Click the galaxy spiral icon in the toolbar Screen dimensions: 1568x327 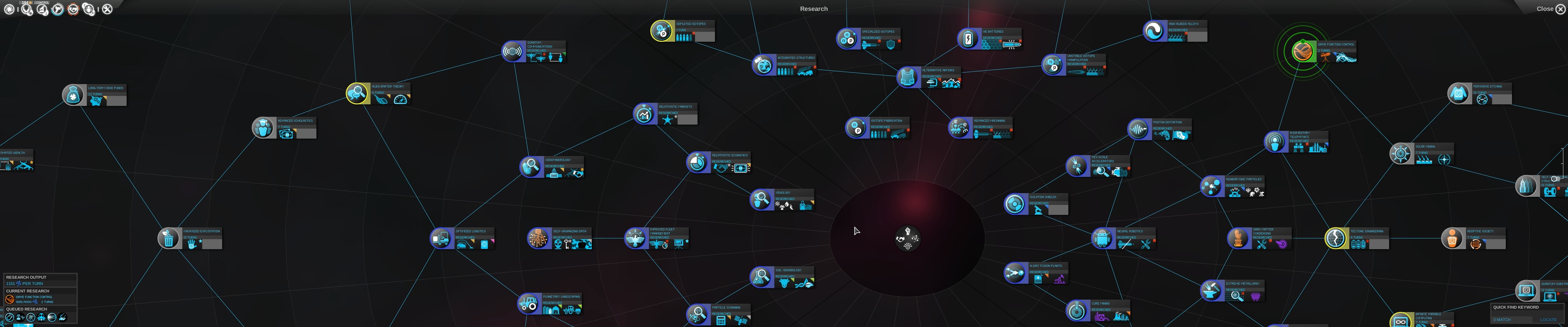click(9, 8)
